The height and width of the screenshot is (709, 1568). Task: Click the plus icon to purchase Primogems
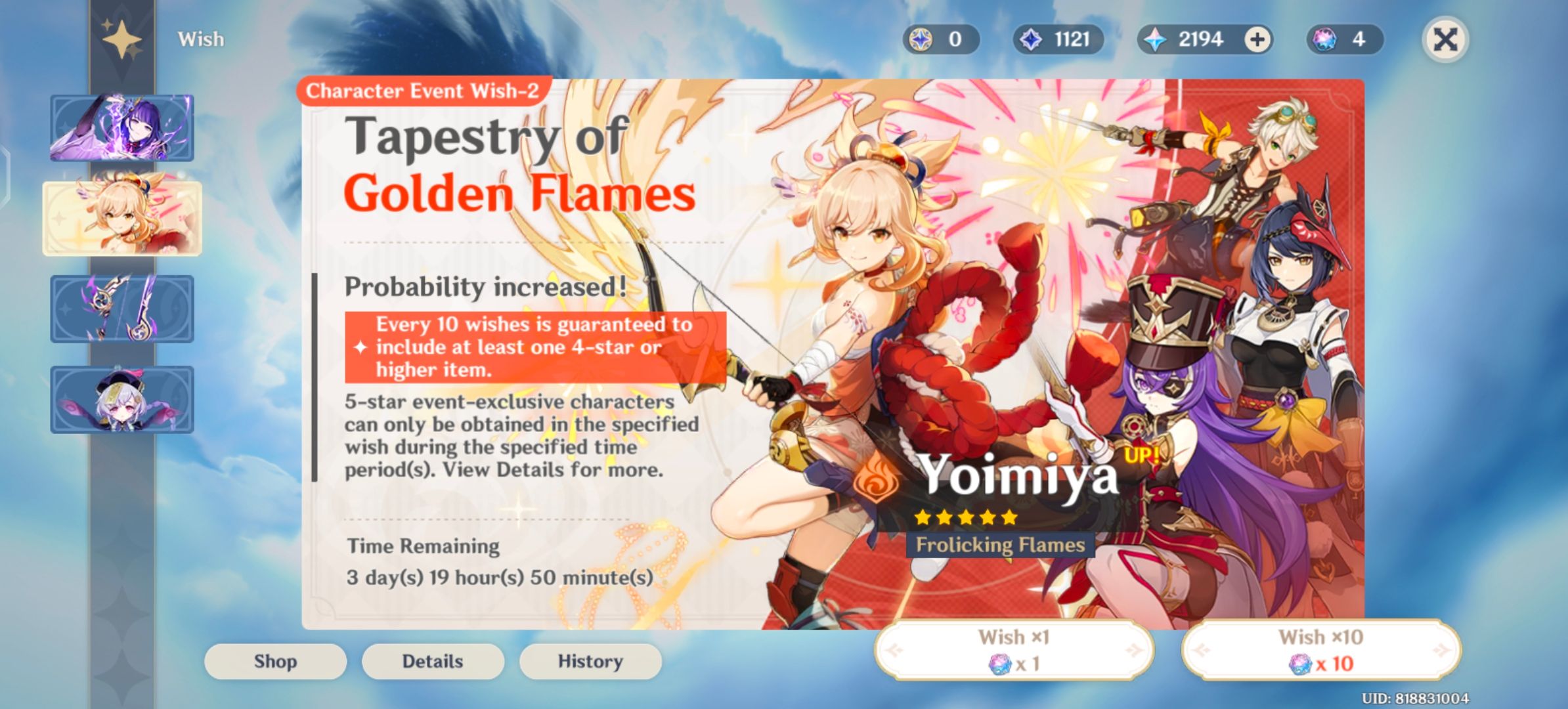pos(1257,39)
